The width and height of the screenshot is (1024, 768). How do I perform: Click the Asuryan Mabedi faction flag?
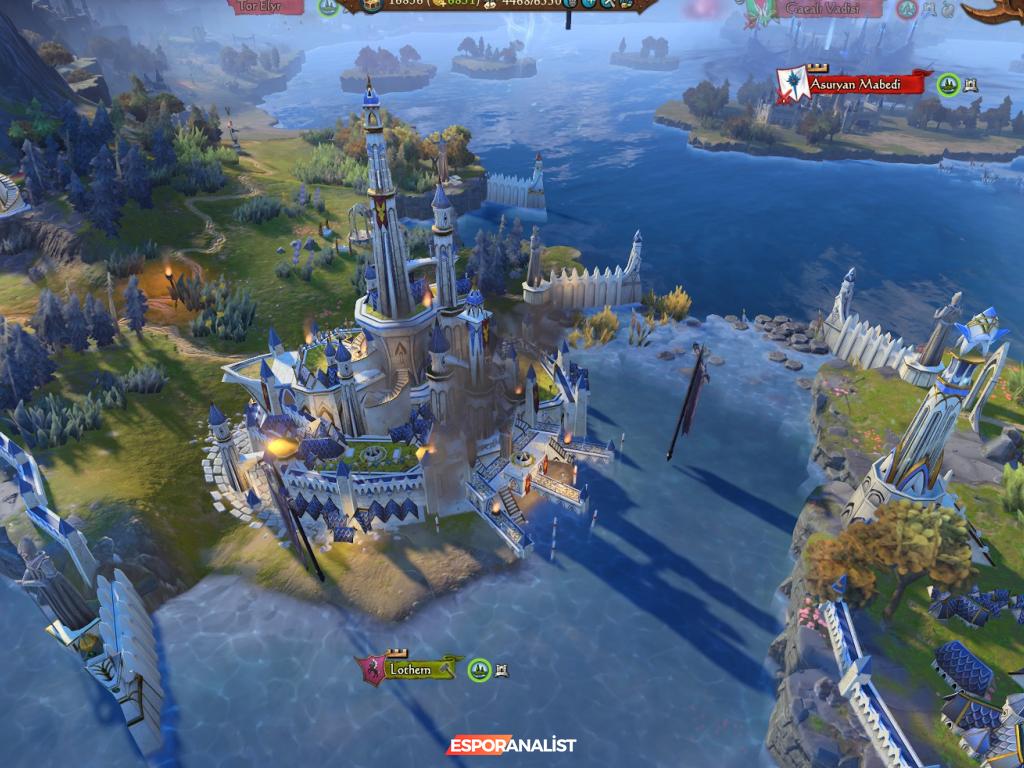pos(795,84)
